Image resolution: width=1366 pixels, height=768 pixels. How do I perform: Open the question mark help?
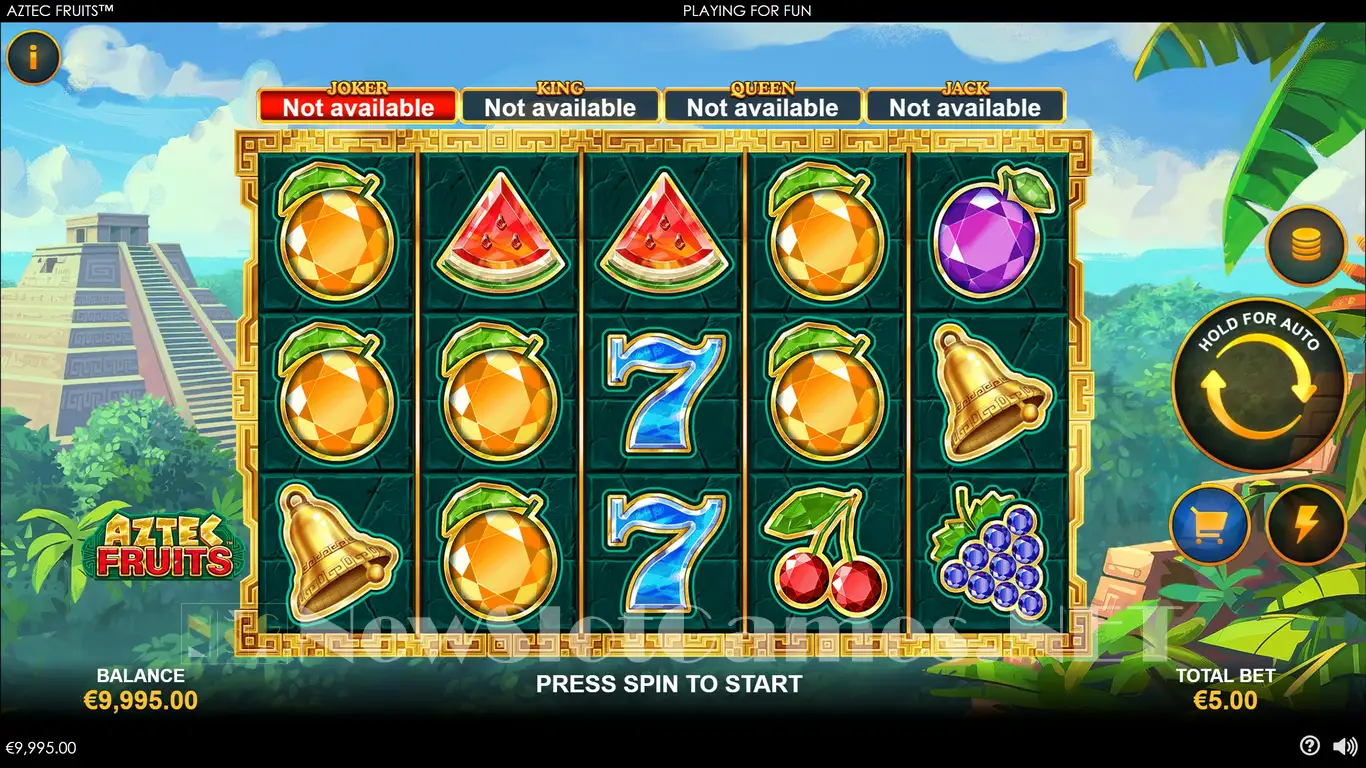pyautogui.click(x=1309, y=746)
